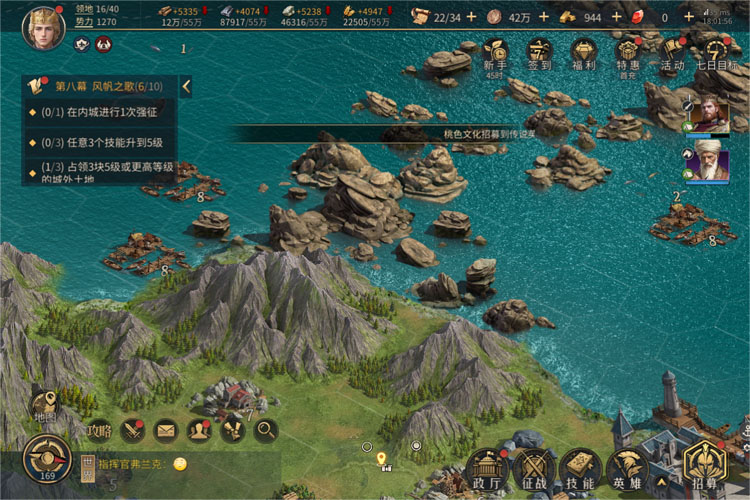Open the 活动 events icon
The height and width of the screenshot is (500, 750).
pyautogui.click(x=672, y=53)
